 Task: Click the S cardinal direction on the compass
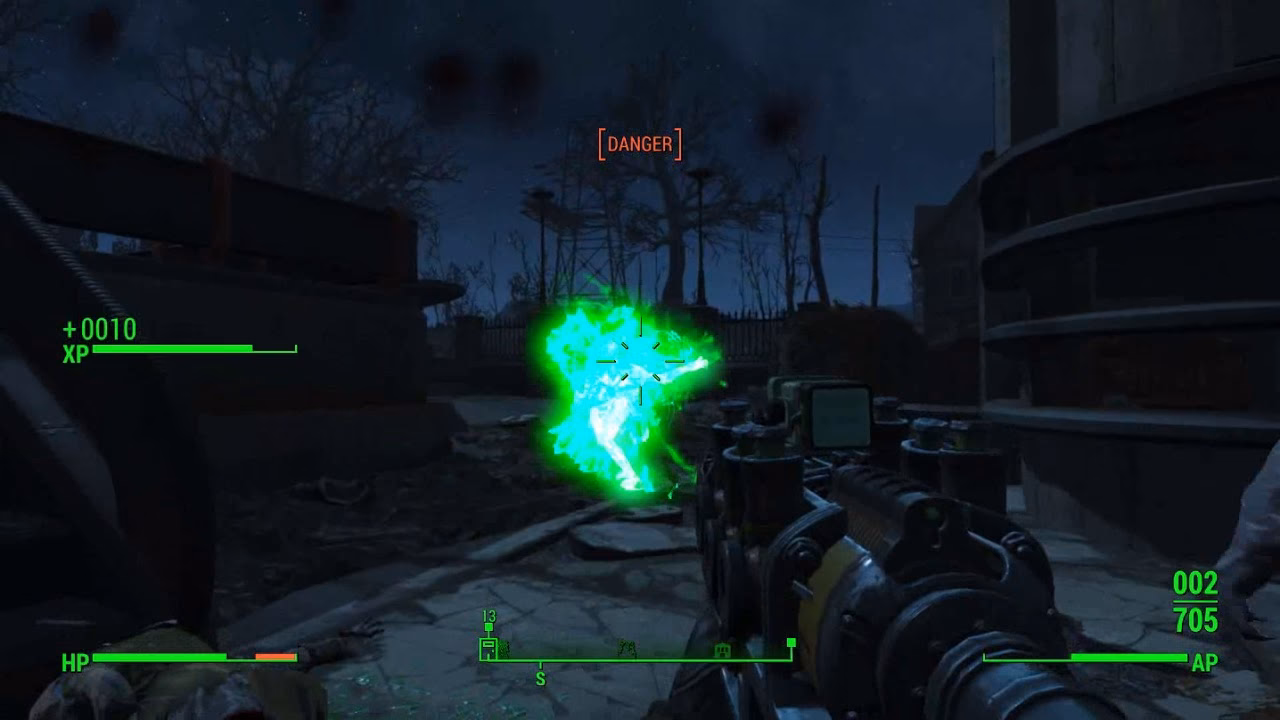pos(540,680)
